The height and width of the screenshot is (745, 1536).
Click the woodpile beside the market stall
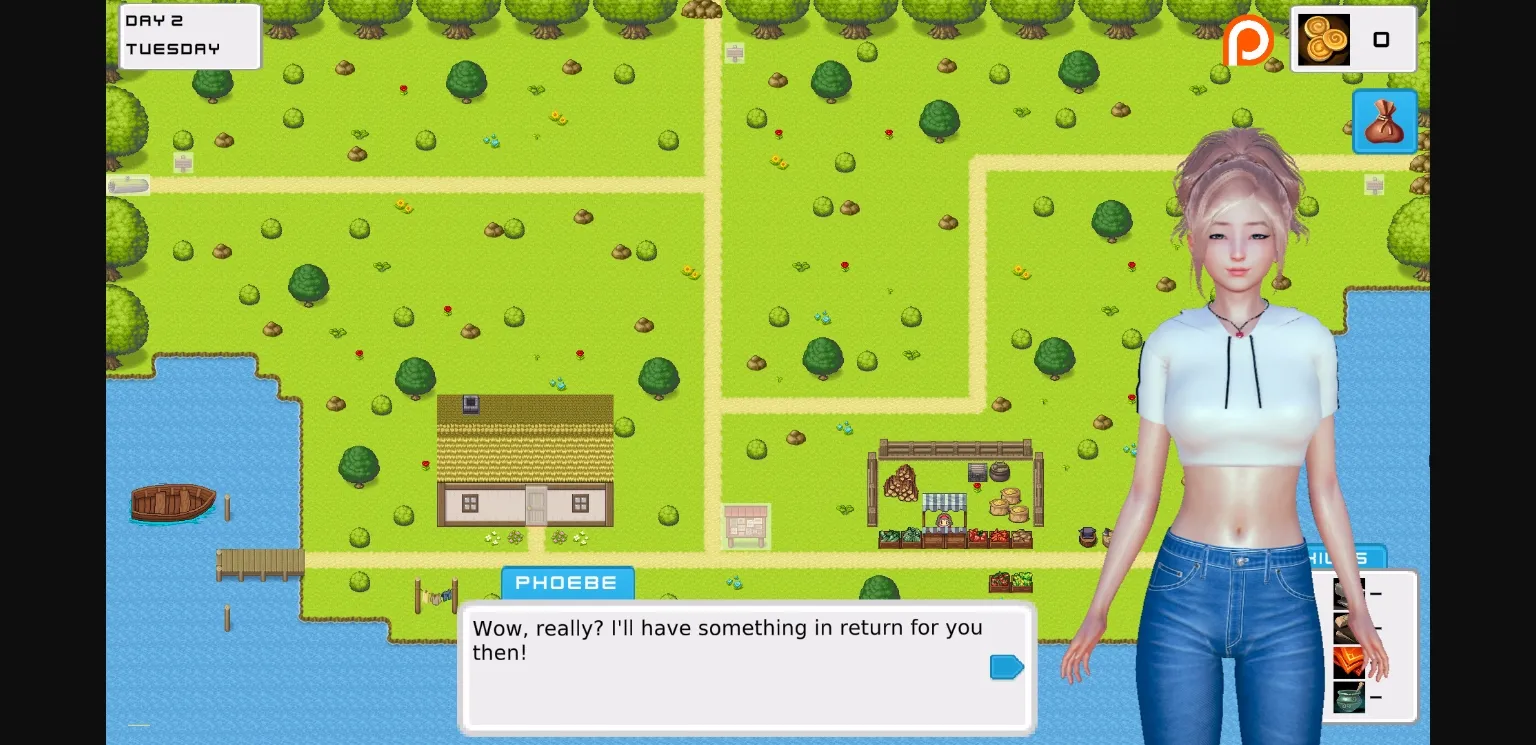click(898, 485)
